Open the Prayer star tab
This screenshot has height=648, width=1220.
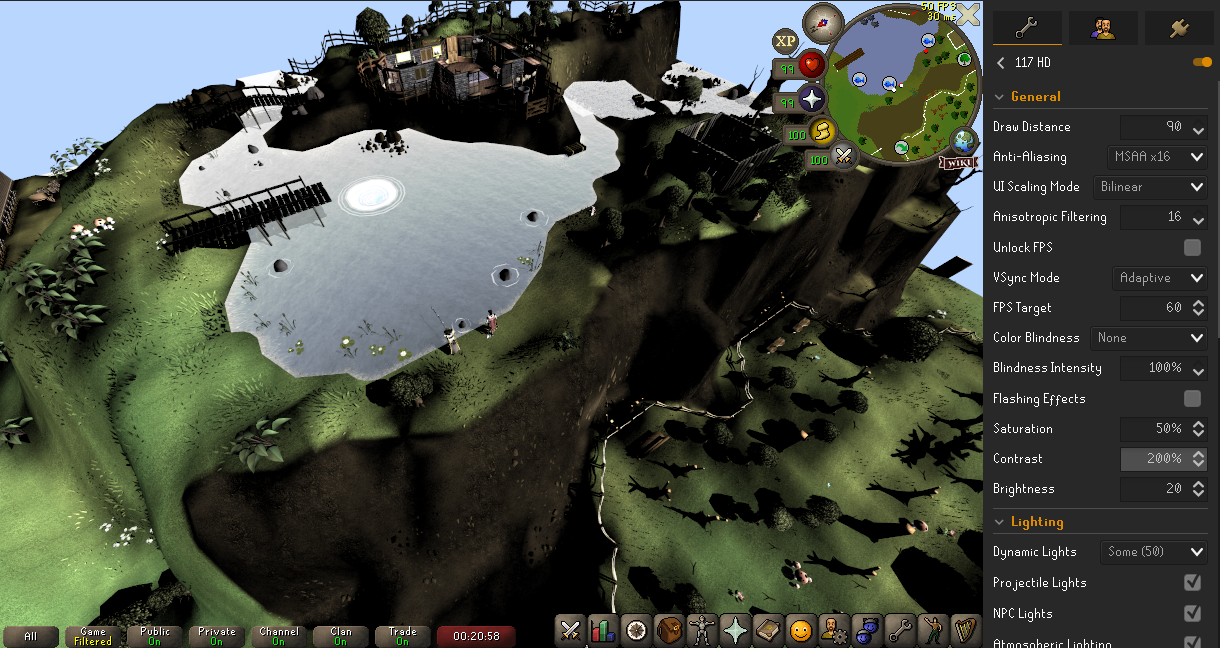pyautogui.click(x=735, y=631)
